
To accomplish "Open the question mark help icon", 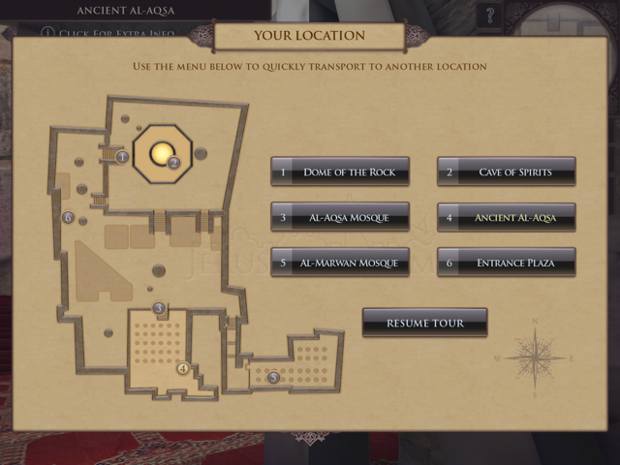I will (x=489, y=15).
